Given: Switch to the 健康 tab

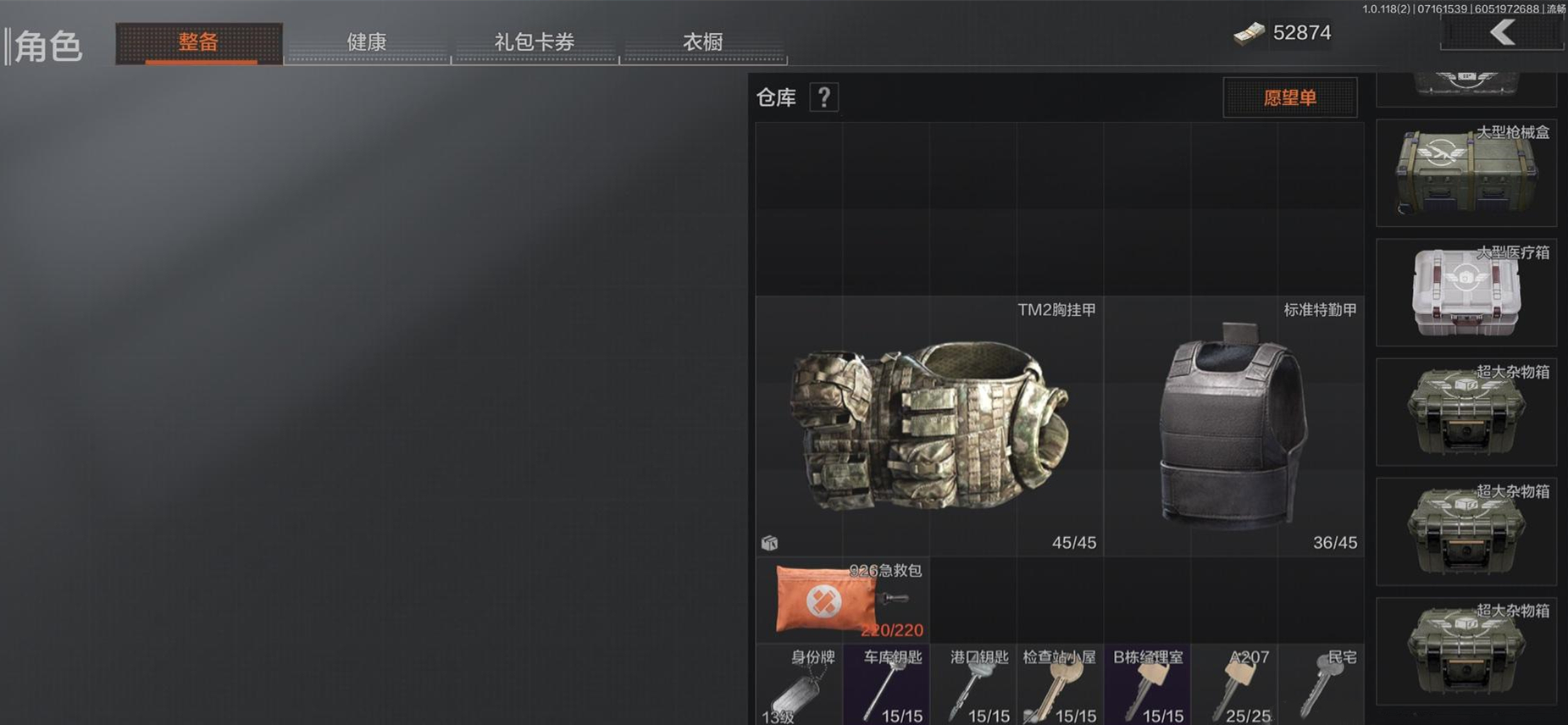Looking at the screenshot, I should 367,42.
